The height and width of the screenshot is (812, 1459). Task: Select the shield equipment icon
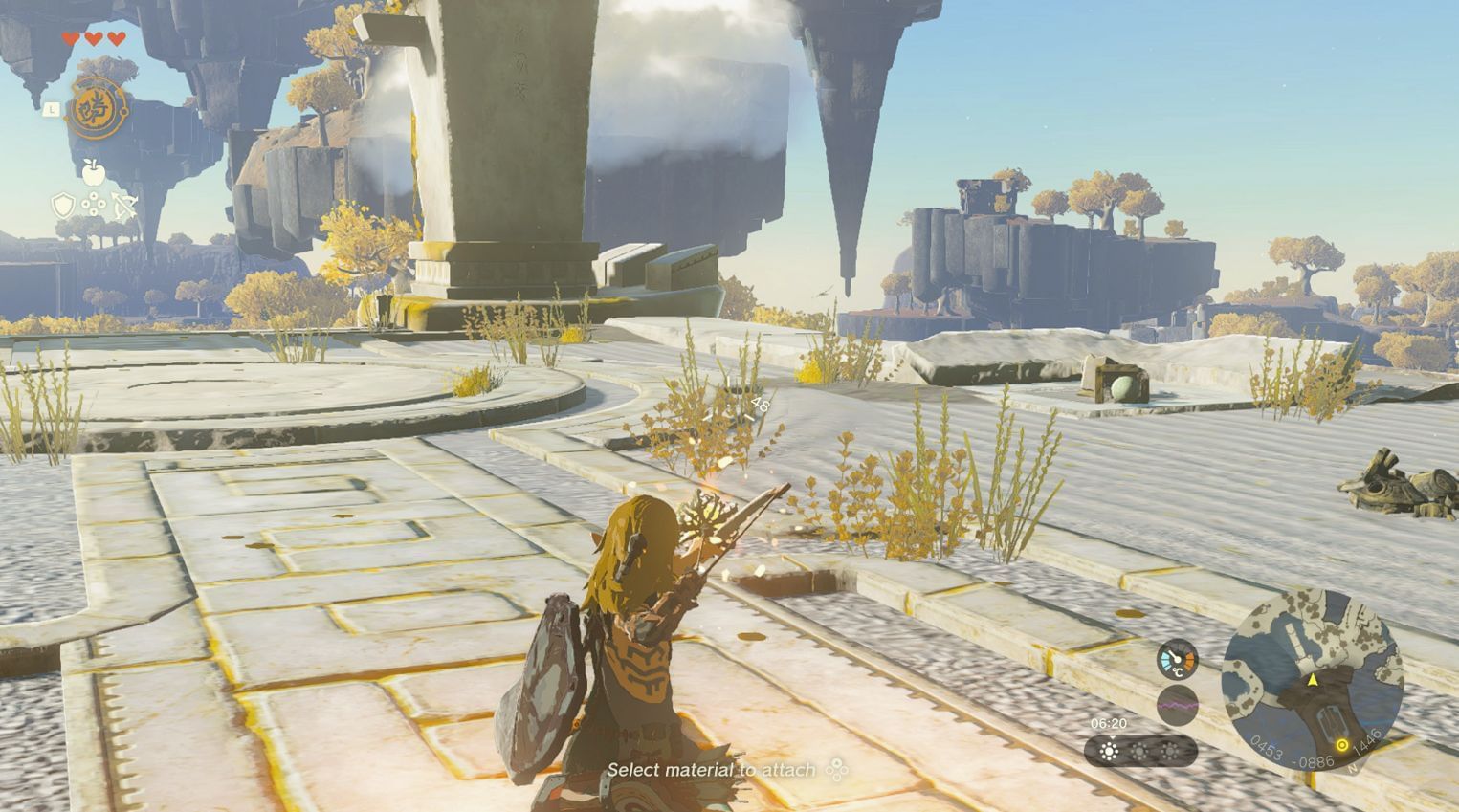pyautogui.click(x=63, y=203)
